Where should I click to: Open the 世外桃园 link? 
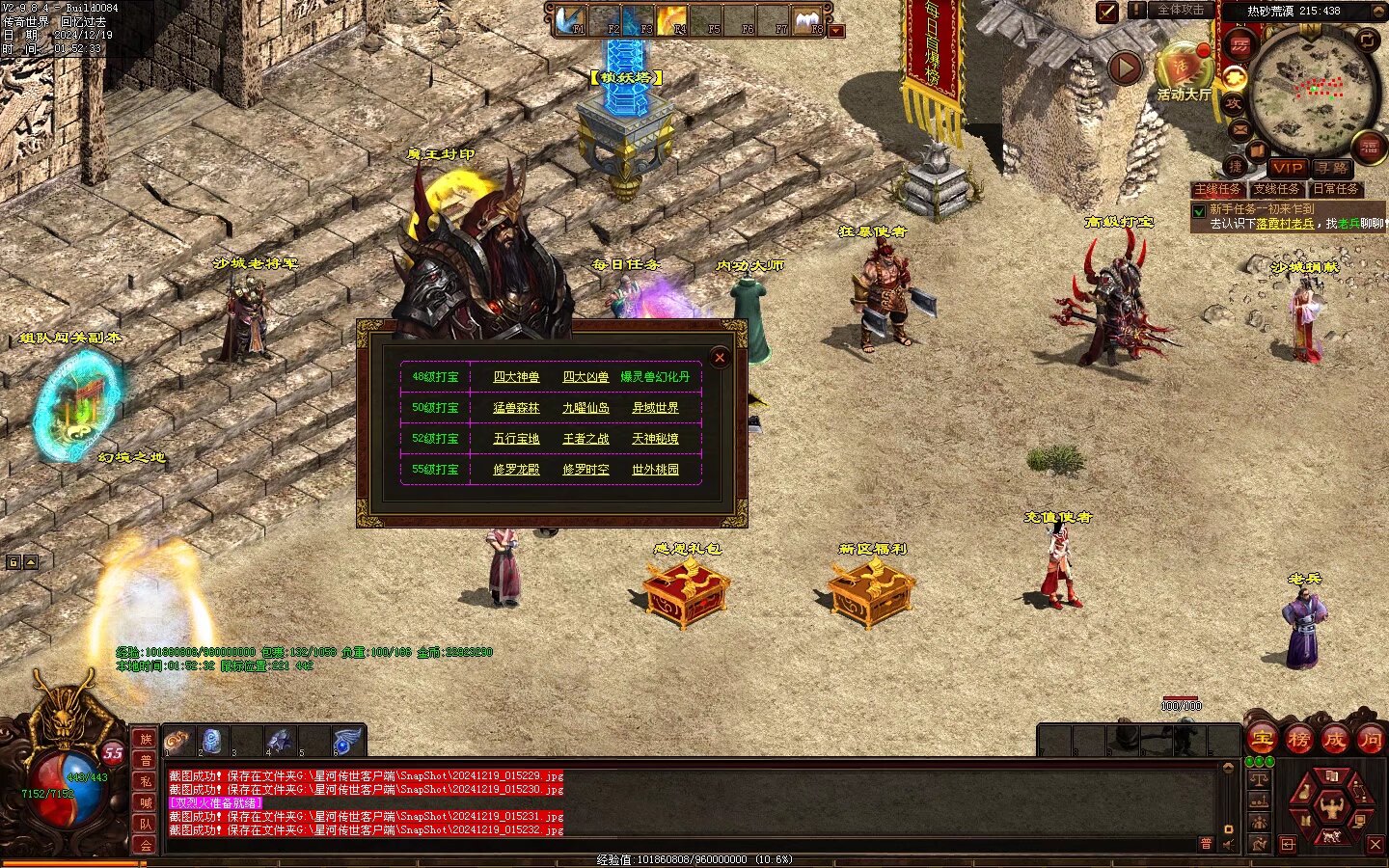655,470
